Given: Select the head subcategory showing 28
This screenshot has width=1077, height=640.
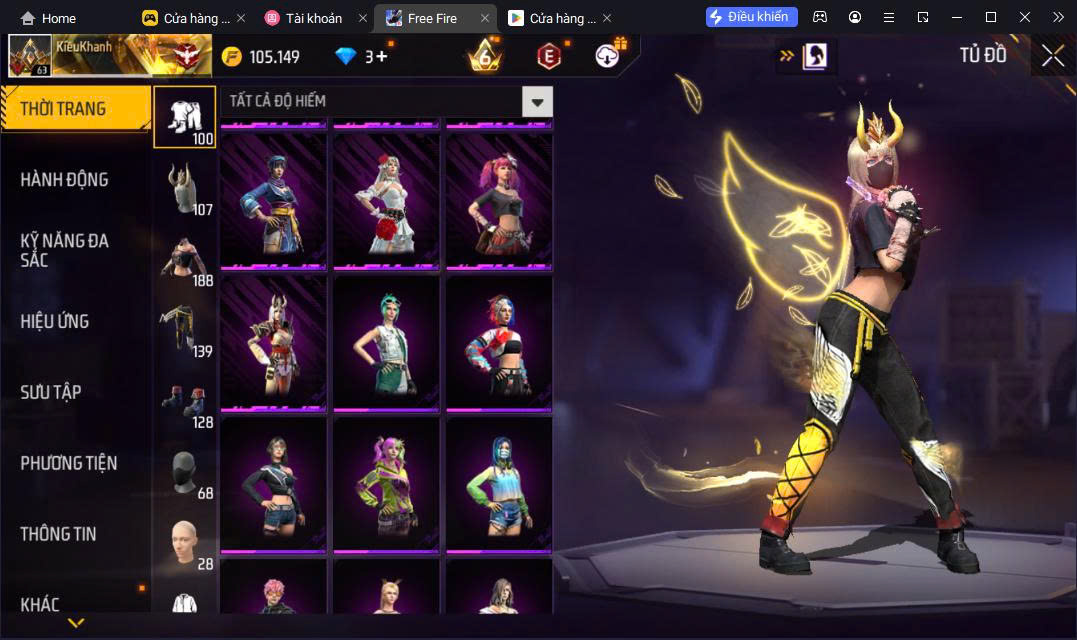Looking at the screenshot, I should pos(184,543).
